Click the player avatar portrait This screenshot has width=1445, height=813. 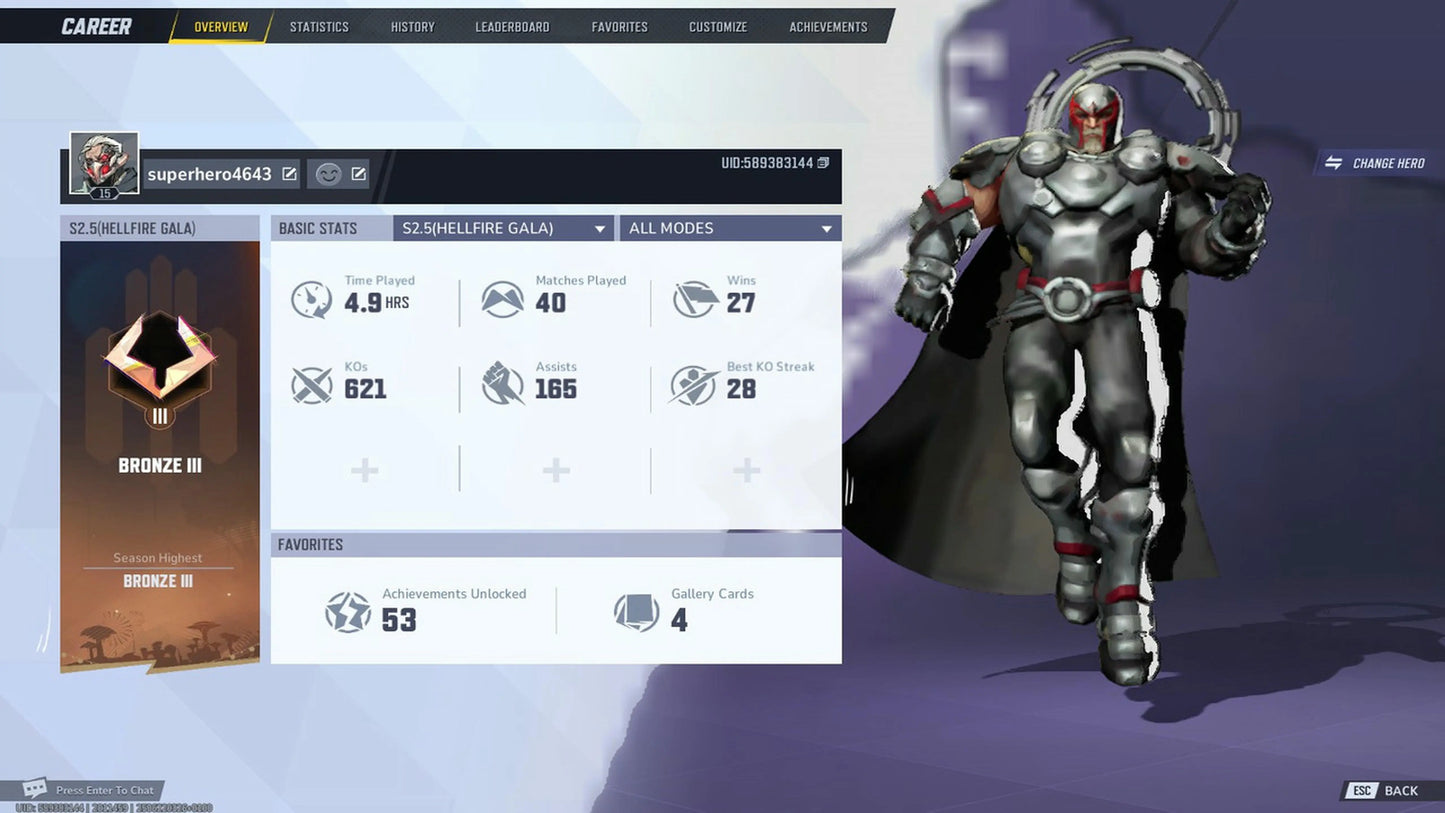(103, 162)
